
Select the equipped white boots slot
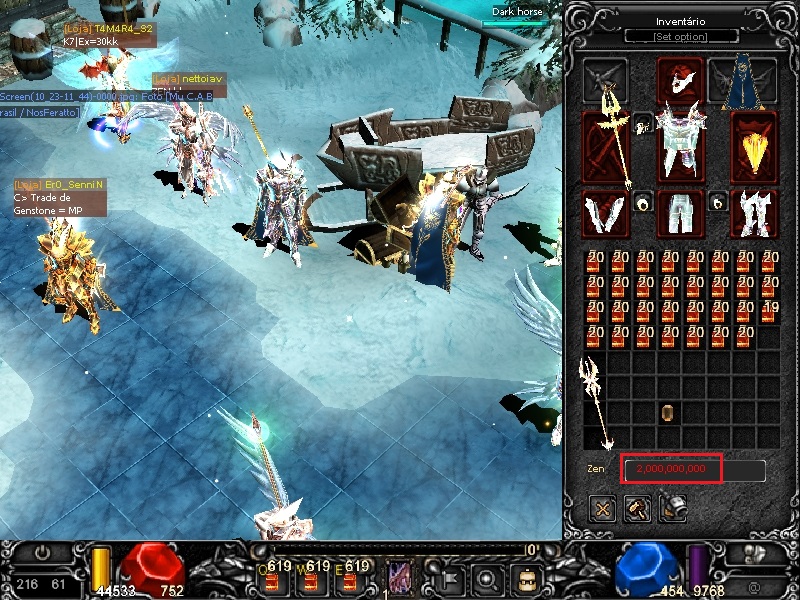[754, 213]
